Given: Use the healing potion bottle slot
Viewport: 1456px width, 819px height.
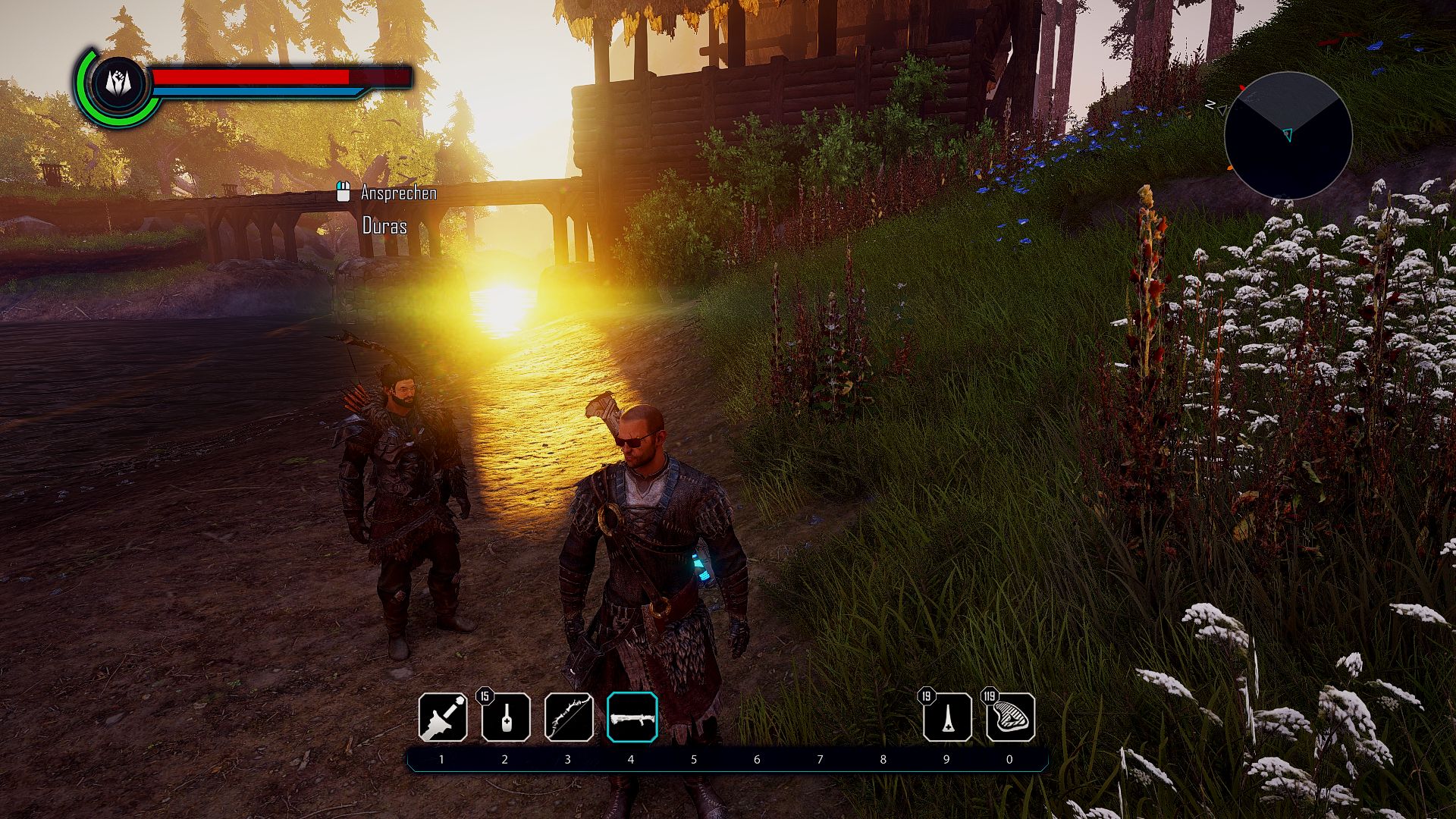Looking at the screenshot, I should (x=506, y=717).
